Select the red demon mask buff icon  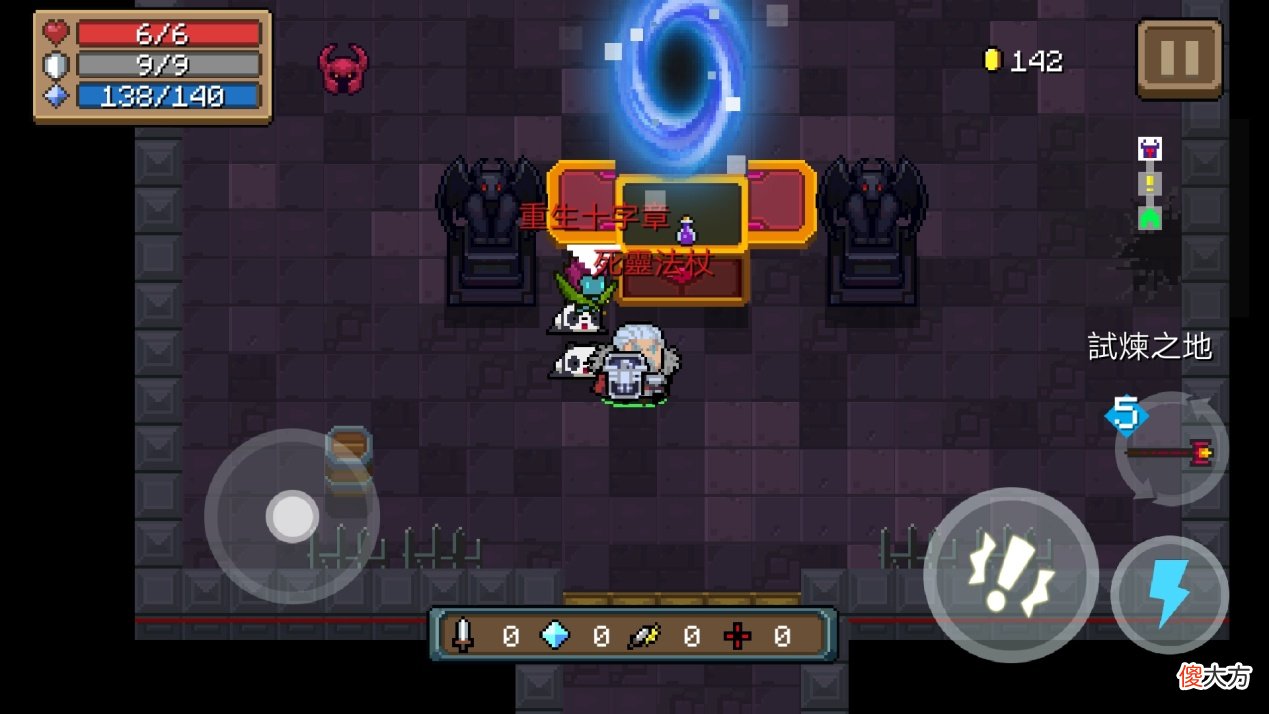343,69
